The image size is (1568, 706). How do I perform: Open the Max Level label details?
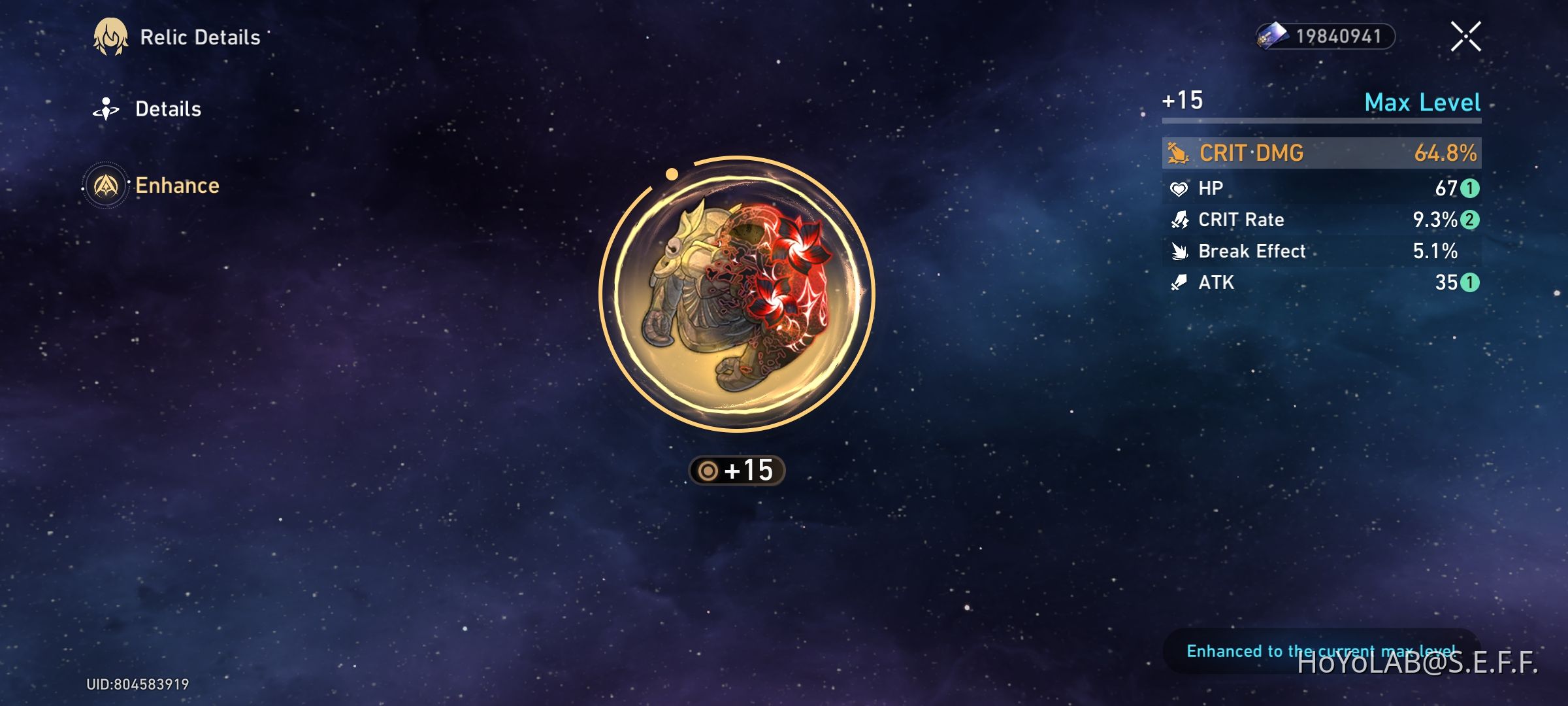pyautogui.click(x=1422, y=102)
